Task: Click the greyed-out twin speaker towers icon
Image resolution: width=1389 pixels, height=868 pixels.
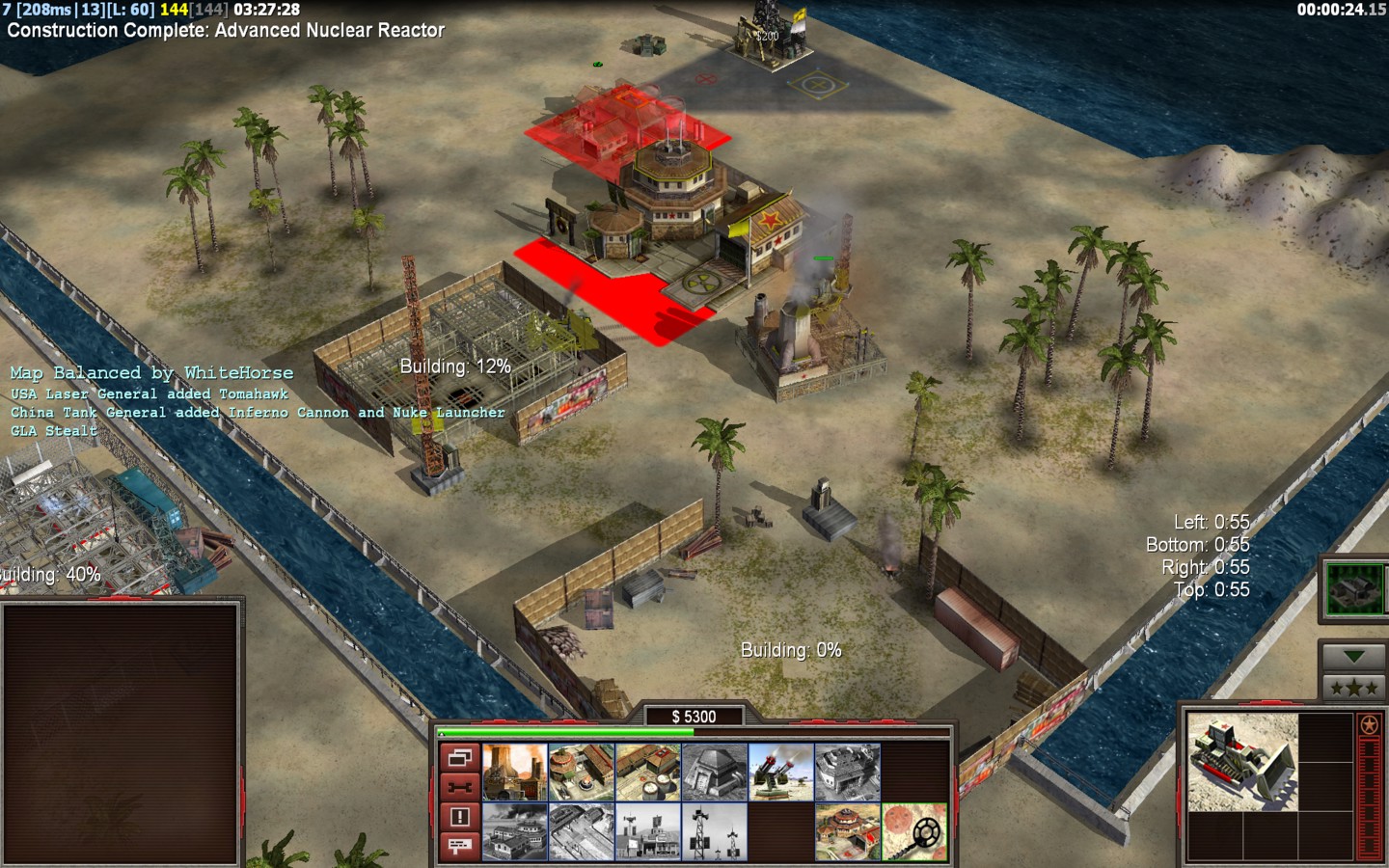Action: pyautogui.click(x=714, y=831)
